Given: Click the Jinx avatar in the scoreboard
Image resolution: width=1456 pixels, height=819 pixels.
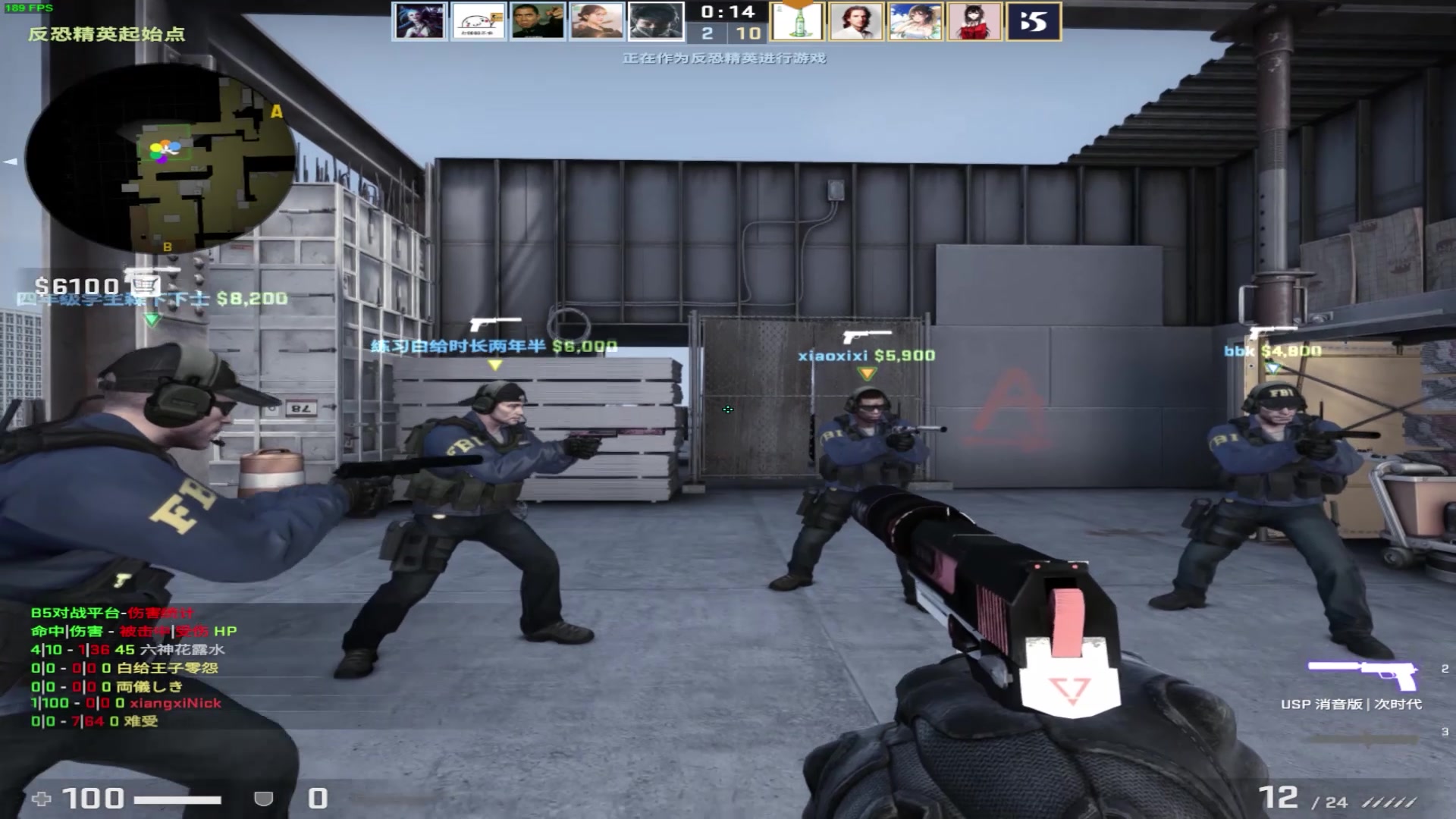Looking at the screenshot, I should 419,21.
